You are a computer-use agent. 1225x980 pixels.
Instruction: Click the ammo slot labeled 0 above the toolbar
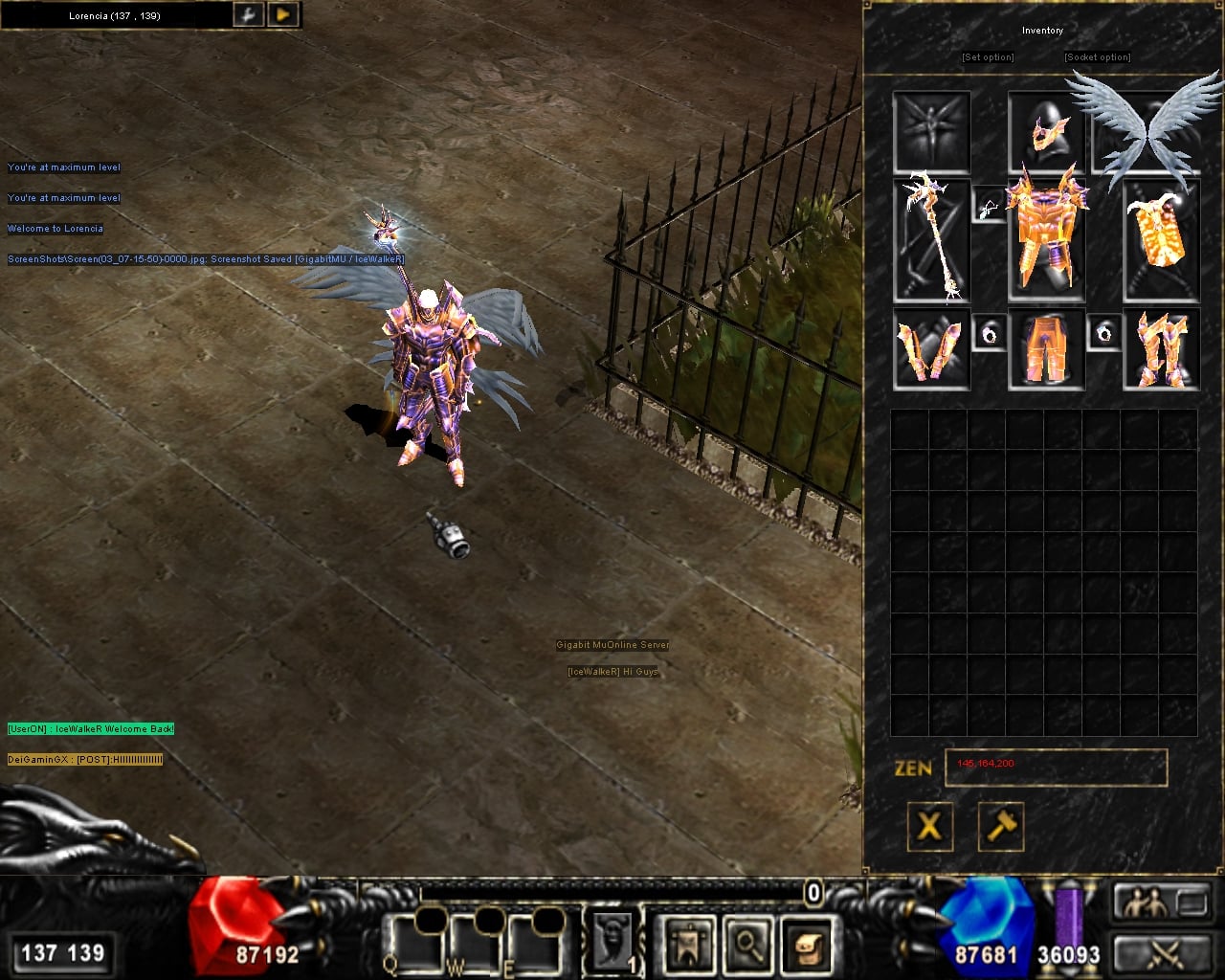(813, 893)
